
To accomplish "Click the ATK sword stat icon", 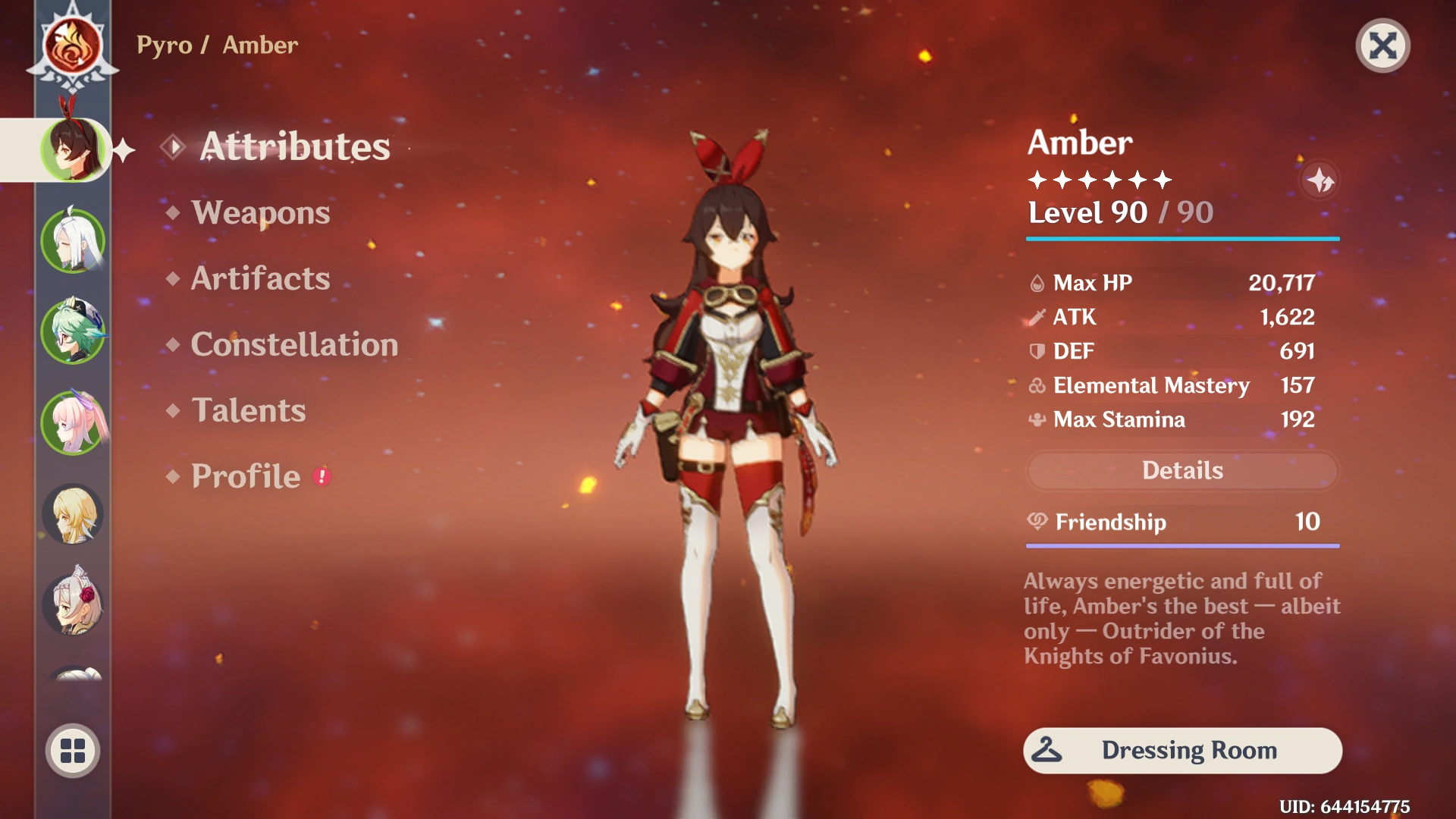I will pos(1036,317).
